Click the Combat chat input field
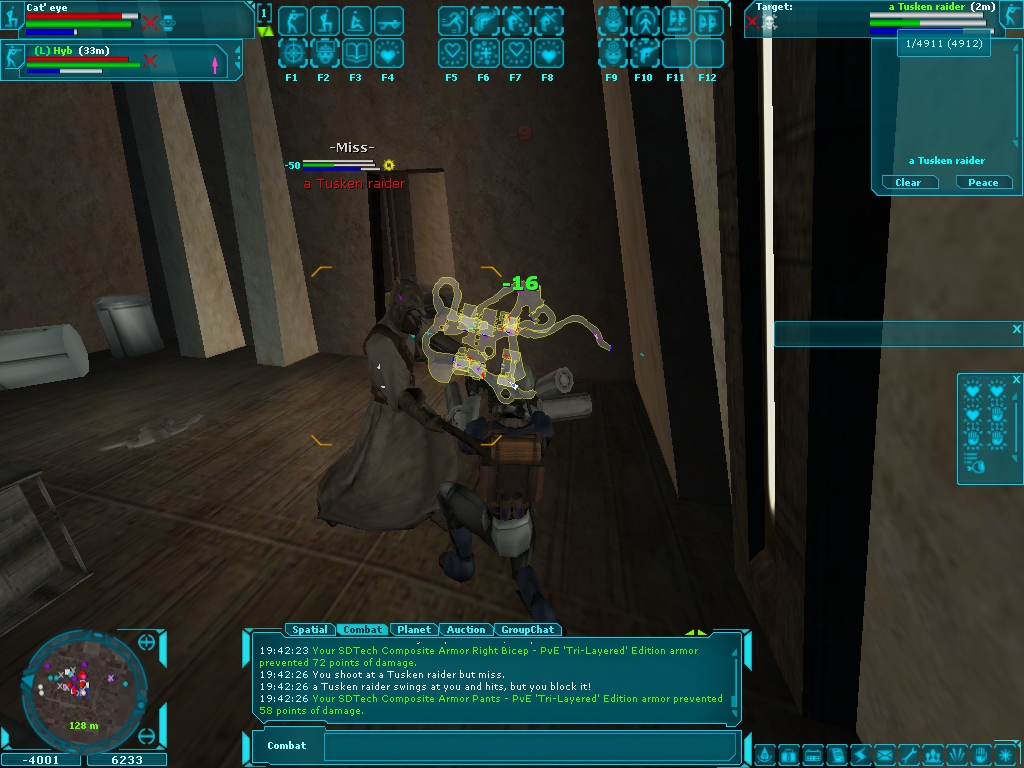This screenshot has height=768, width=1024. (530, 746)
